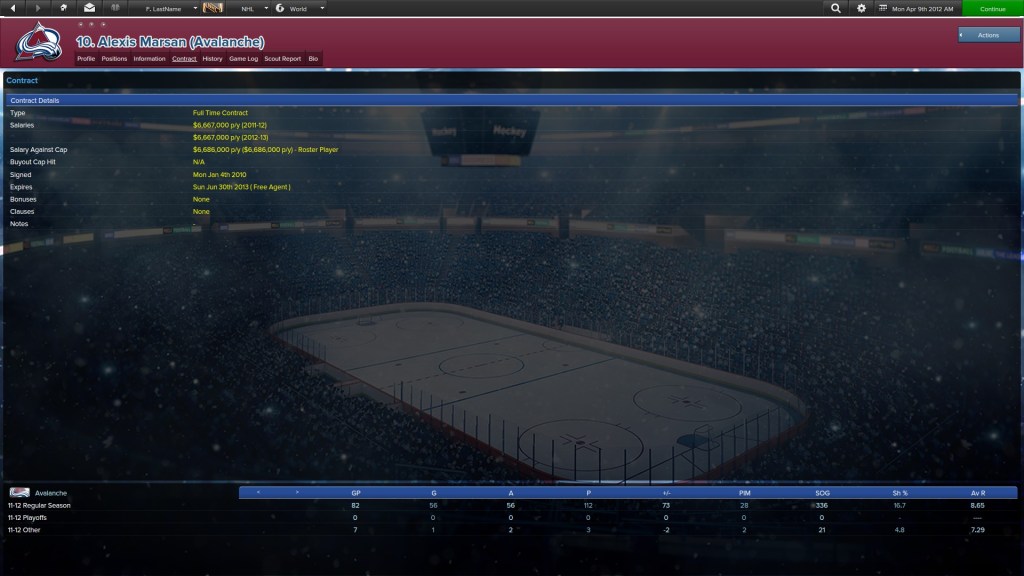
Task: View the player's History tab
Action: click(x=212, y=59)
